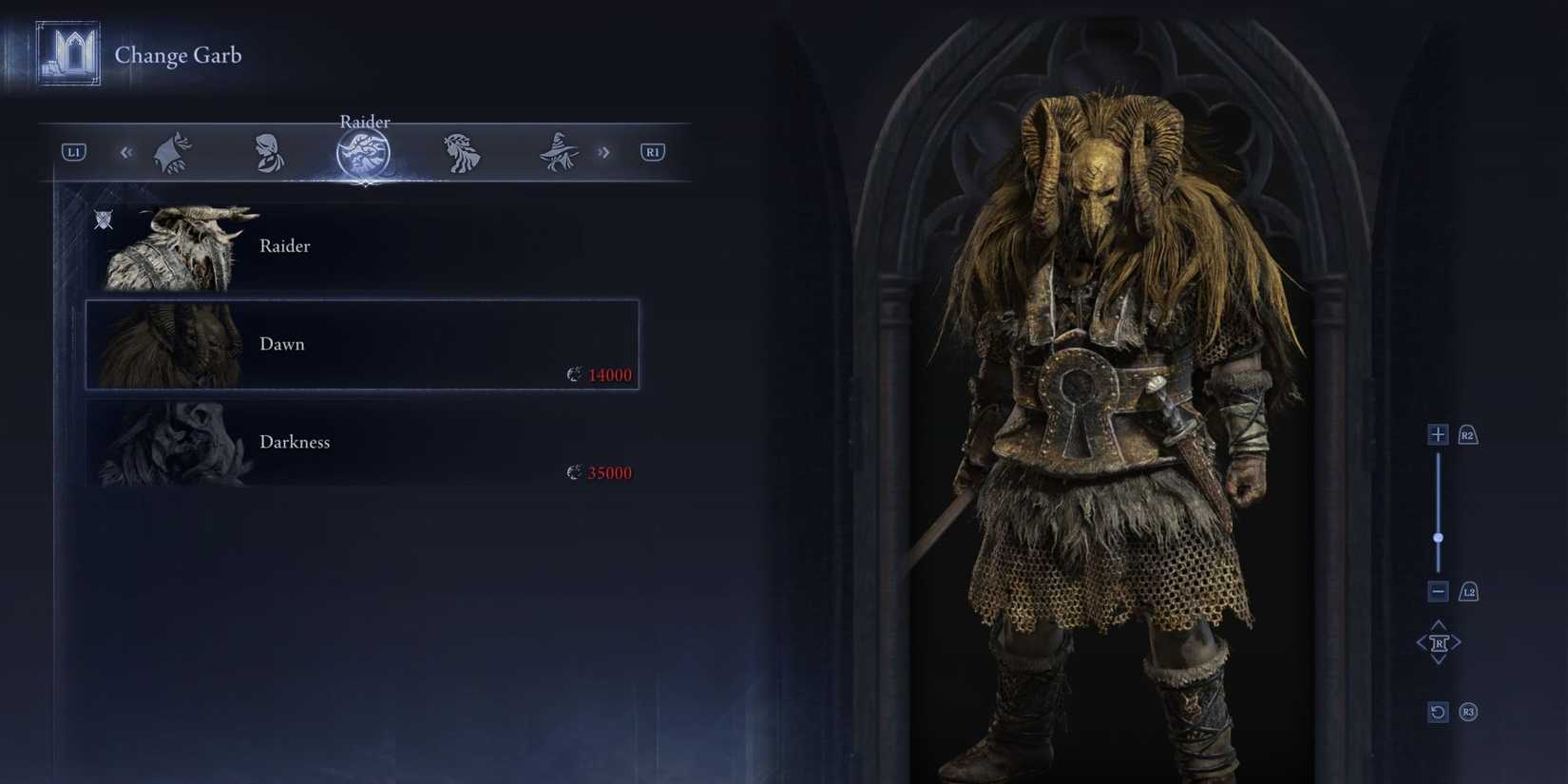
Task: Click the rotate directional pad icon
Action: [x=1440, y=641]
